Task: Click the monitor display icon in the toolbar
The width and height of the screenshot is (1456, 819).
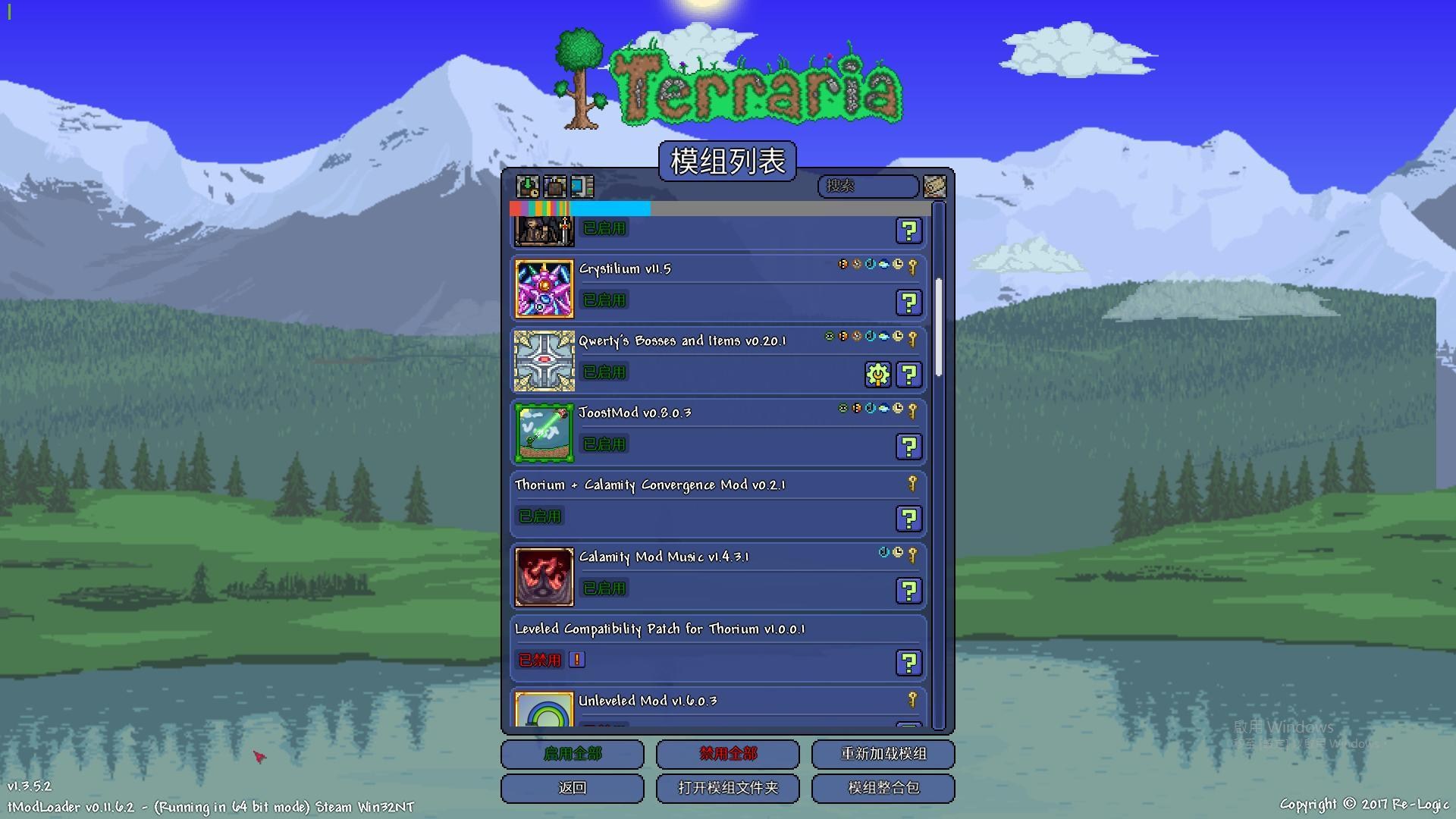Action: 581,187
